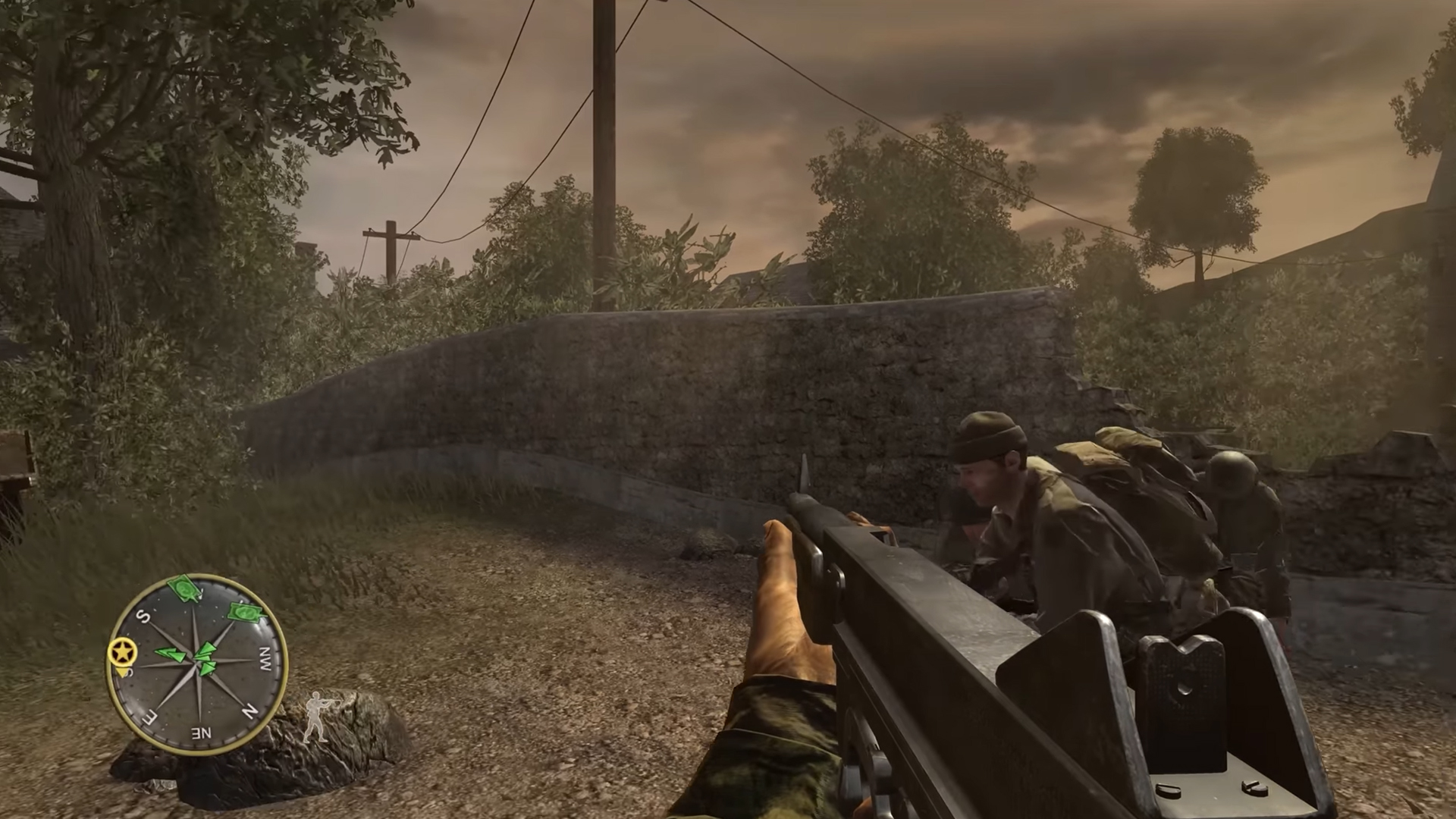Select the N label on the compass
Image resolution: width=1456 pixels, height=819 pixels.
[250, 710]
